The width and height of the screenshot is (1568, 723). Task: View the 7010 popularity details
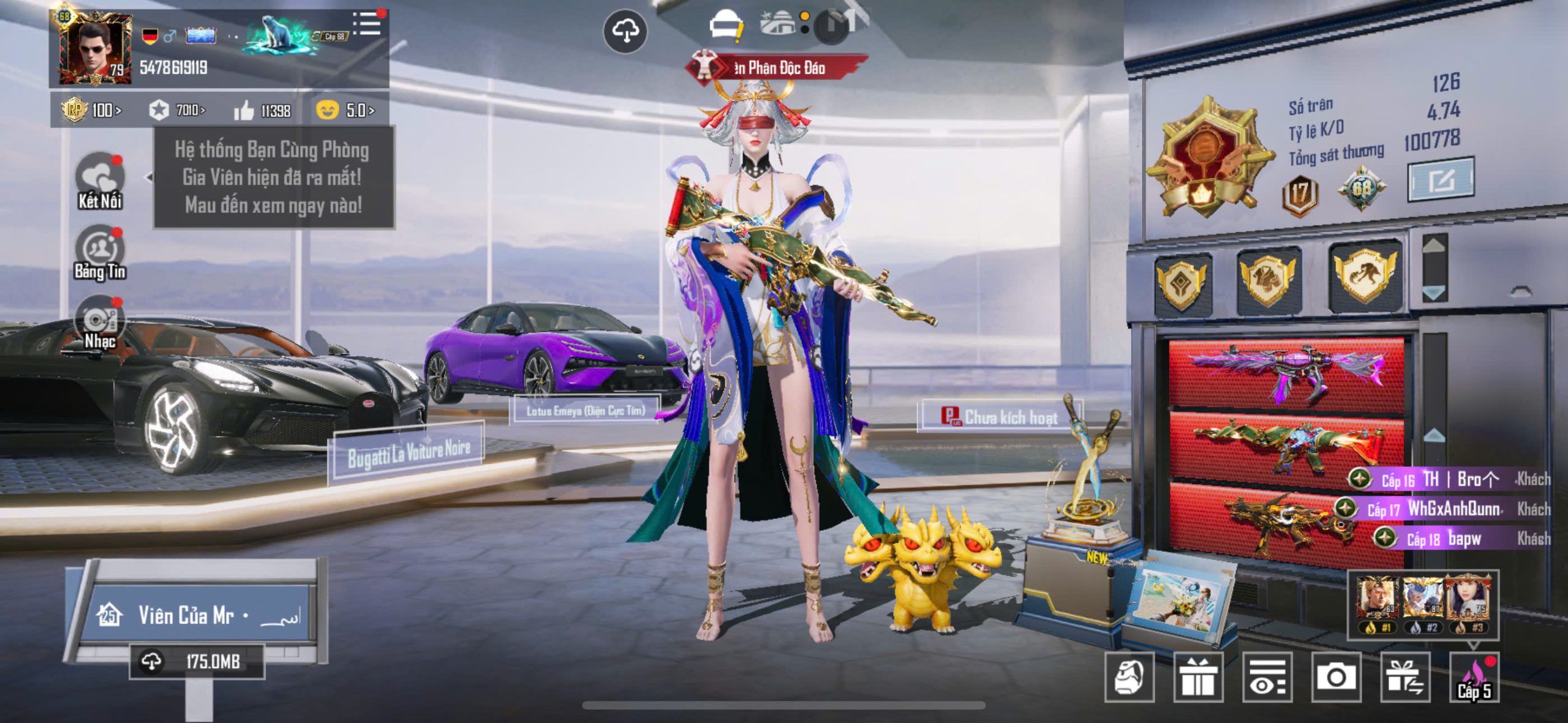coord(177,111)
